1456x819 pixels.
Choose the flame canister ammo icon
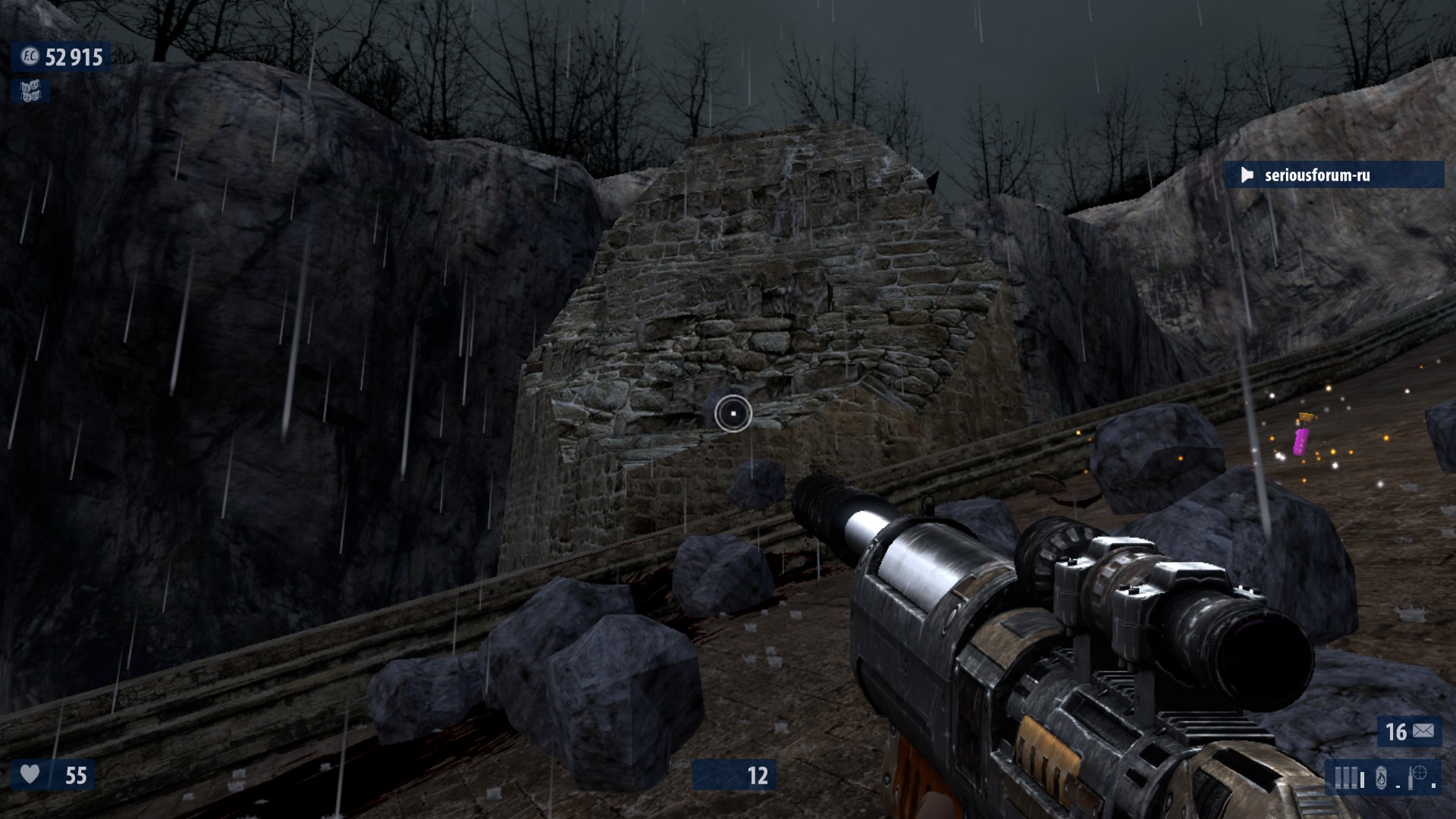click(x=1381, y=778)
